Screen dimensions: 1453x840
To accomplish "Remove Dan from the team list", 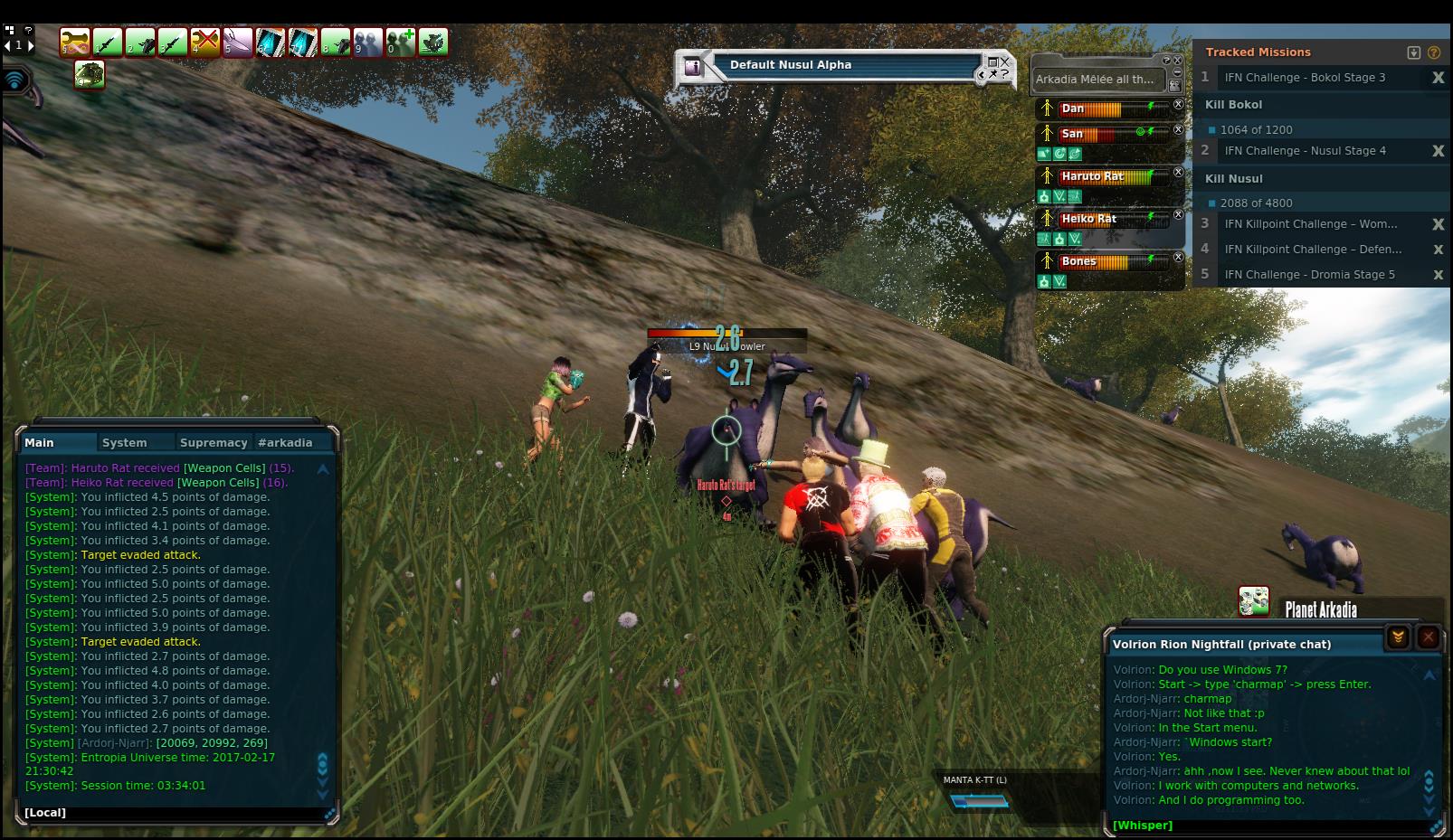I will point(1178,105).
